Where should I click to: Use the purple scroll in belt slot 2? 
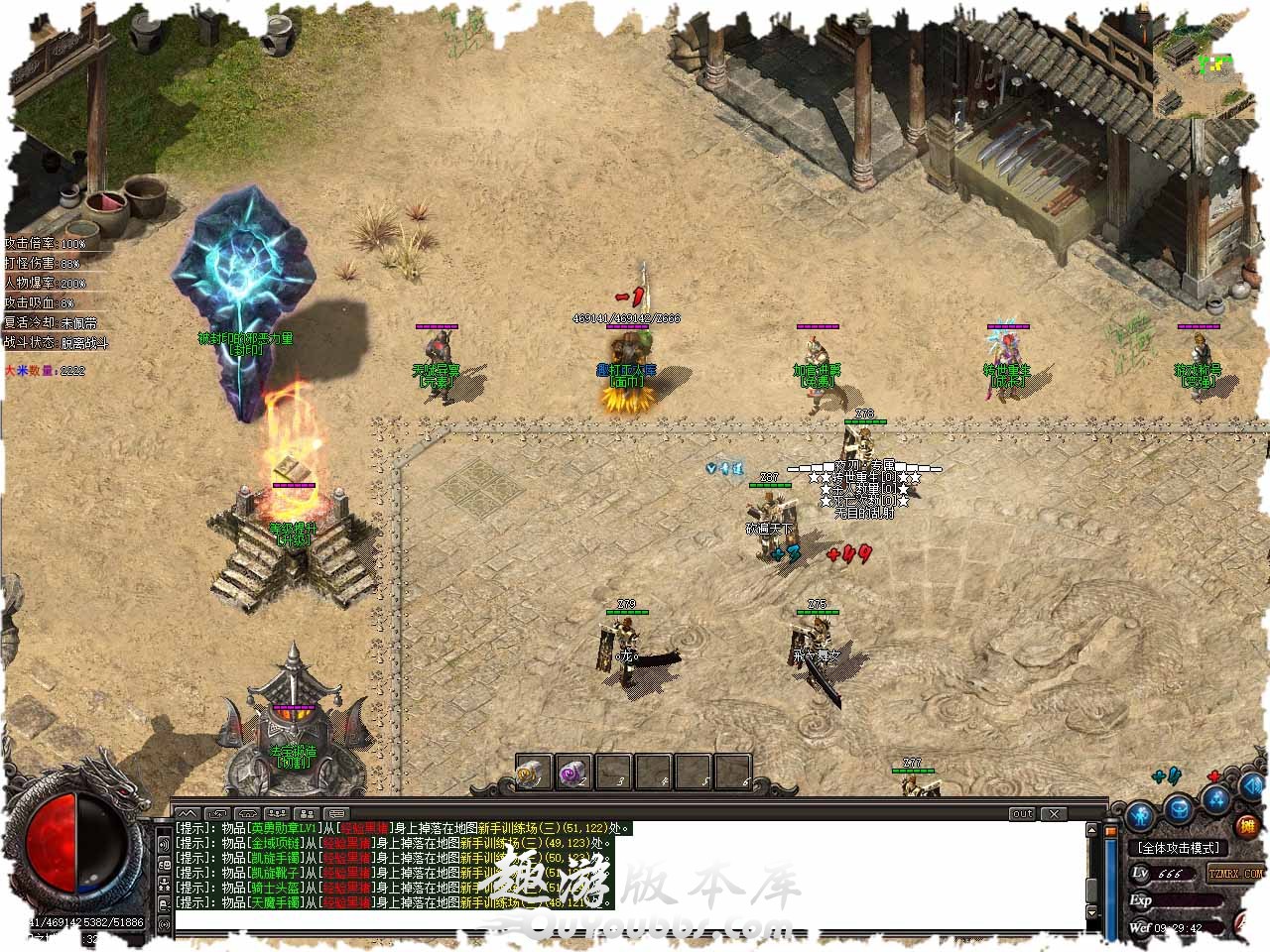[573, 773]
